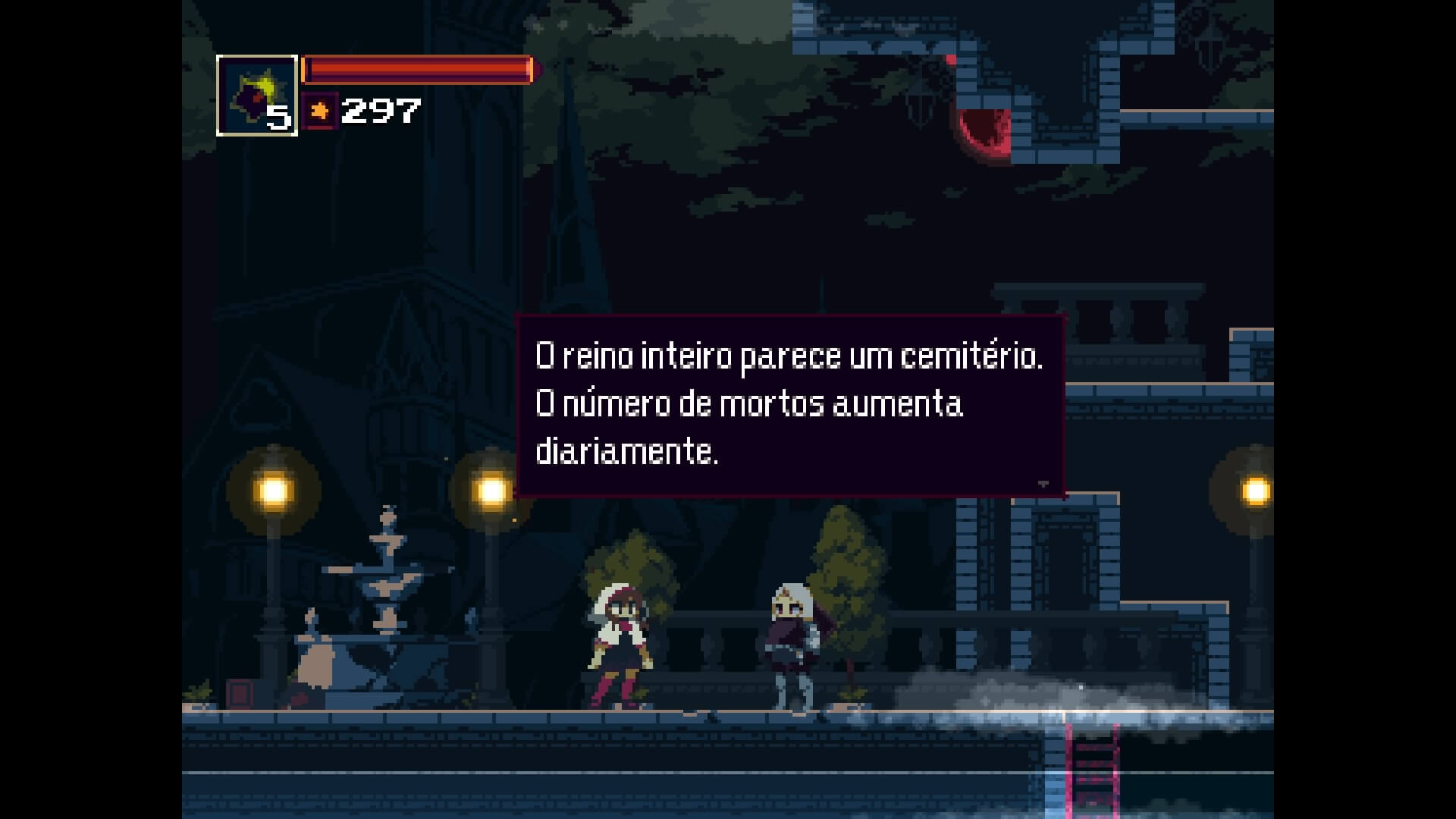This screenshot has width=1456, height=819.
Task: Click the framed ability slot in the top-left HUD
Action: coord(256,95)
